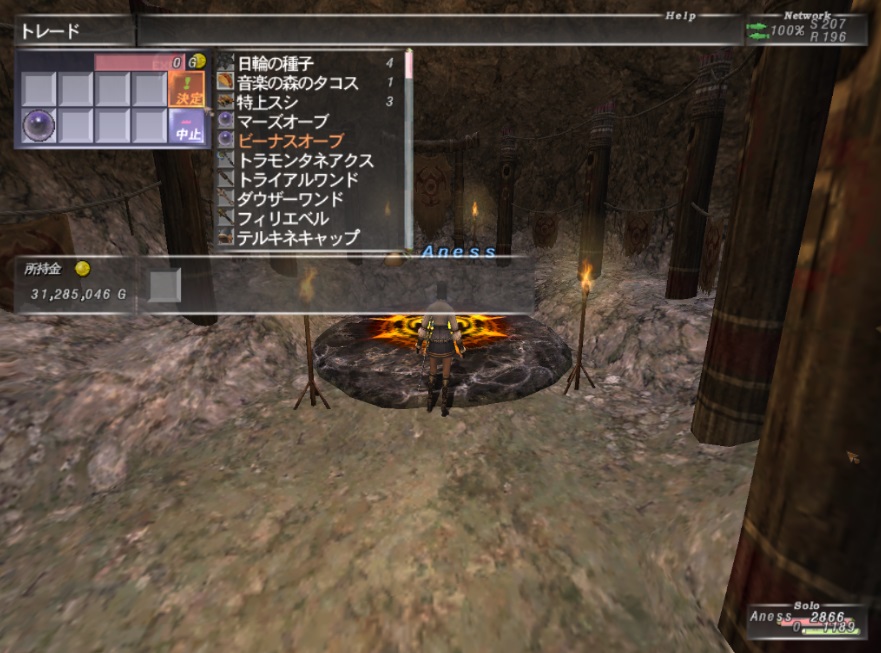Select マーズオーブ from the item list
This screenshot has width=881, height=653.
click(283, 121)
